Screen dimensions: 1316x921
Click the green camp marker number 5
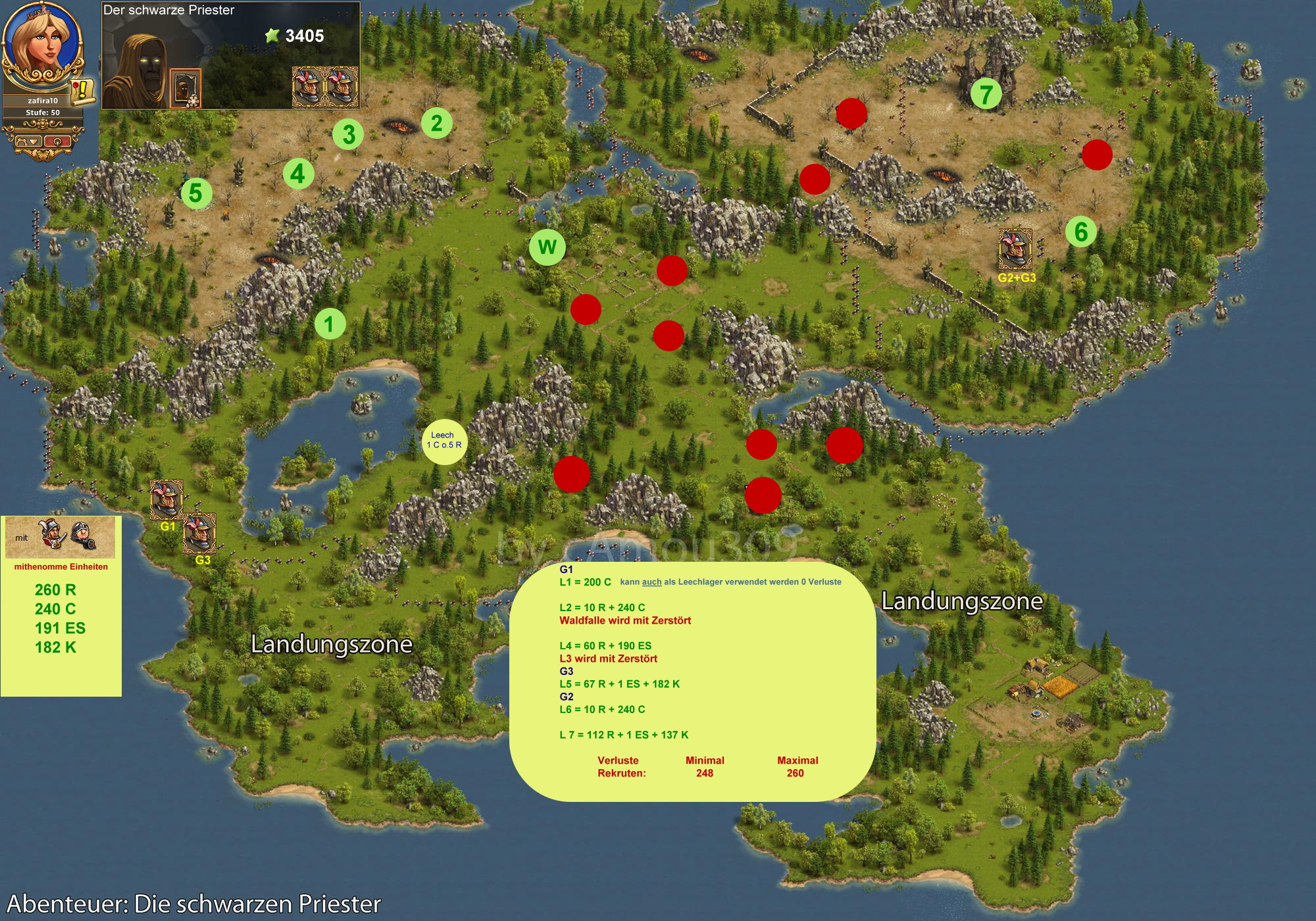196,193
